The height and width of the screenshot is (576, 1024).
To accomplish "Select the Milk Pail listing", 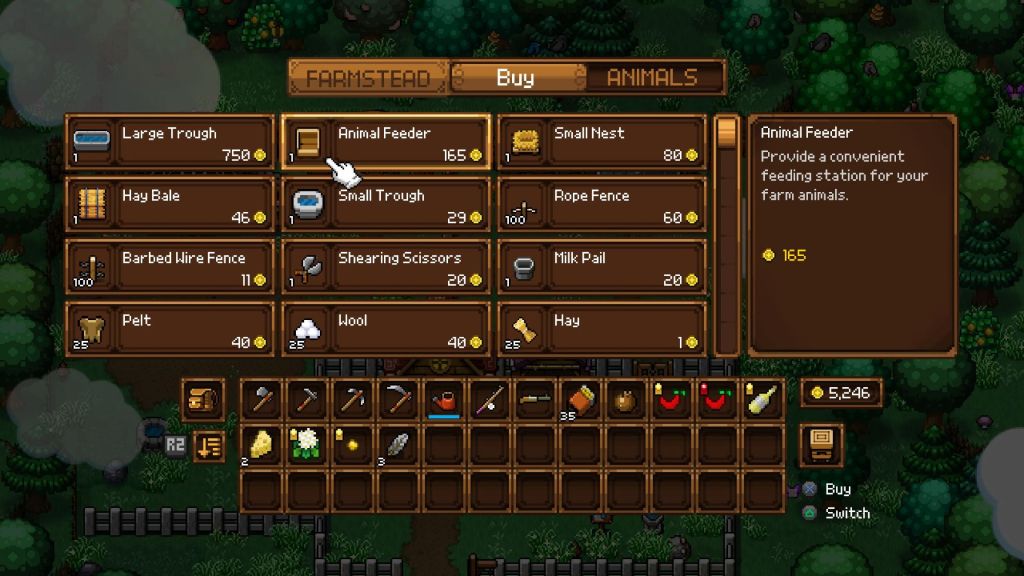I will pos(602,267).
